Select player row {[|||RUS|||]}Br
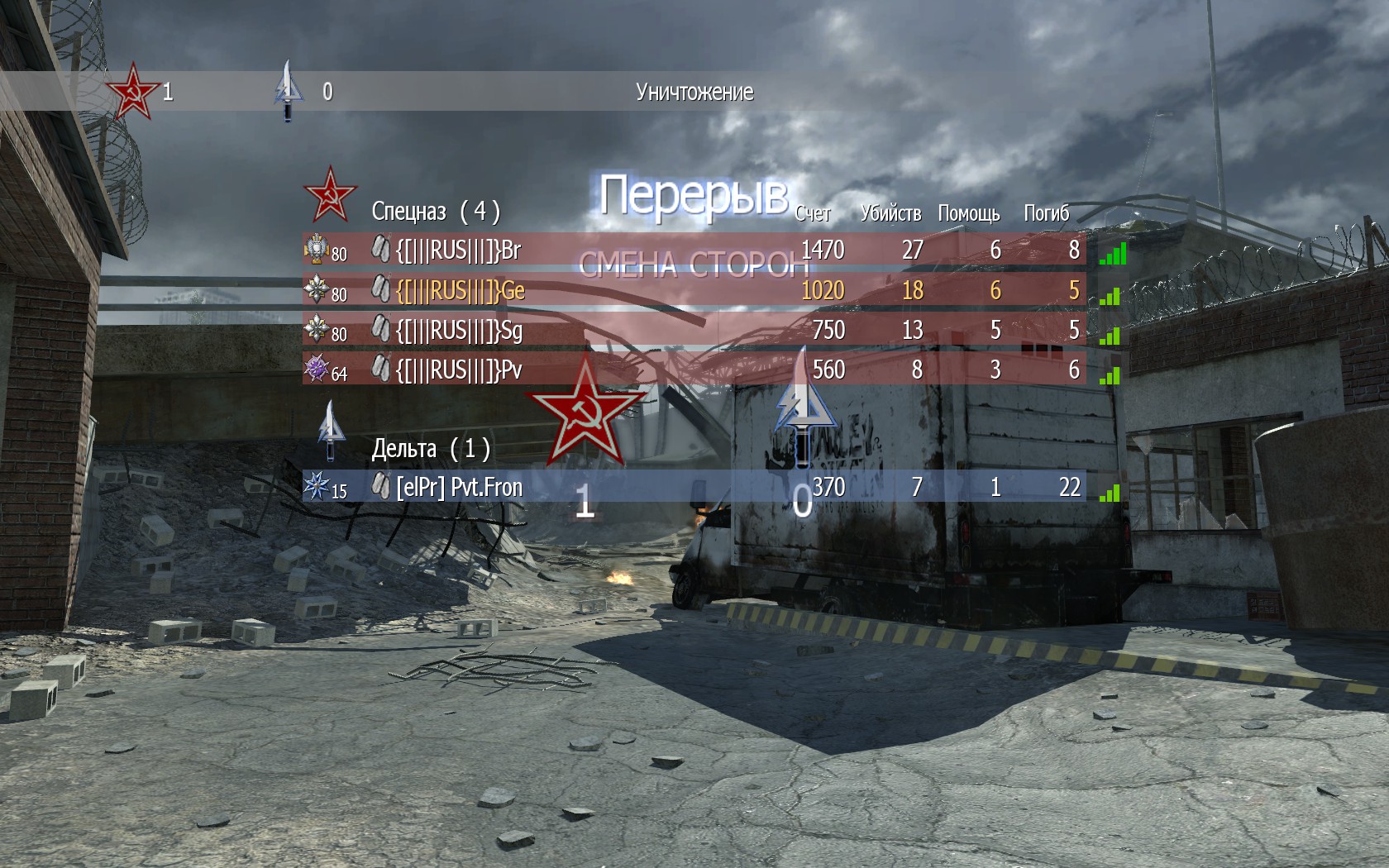The image size is (1389, 868). (458, 250)
